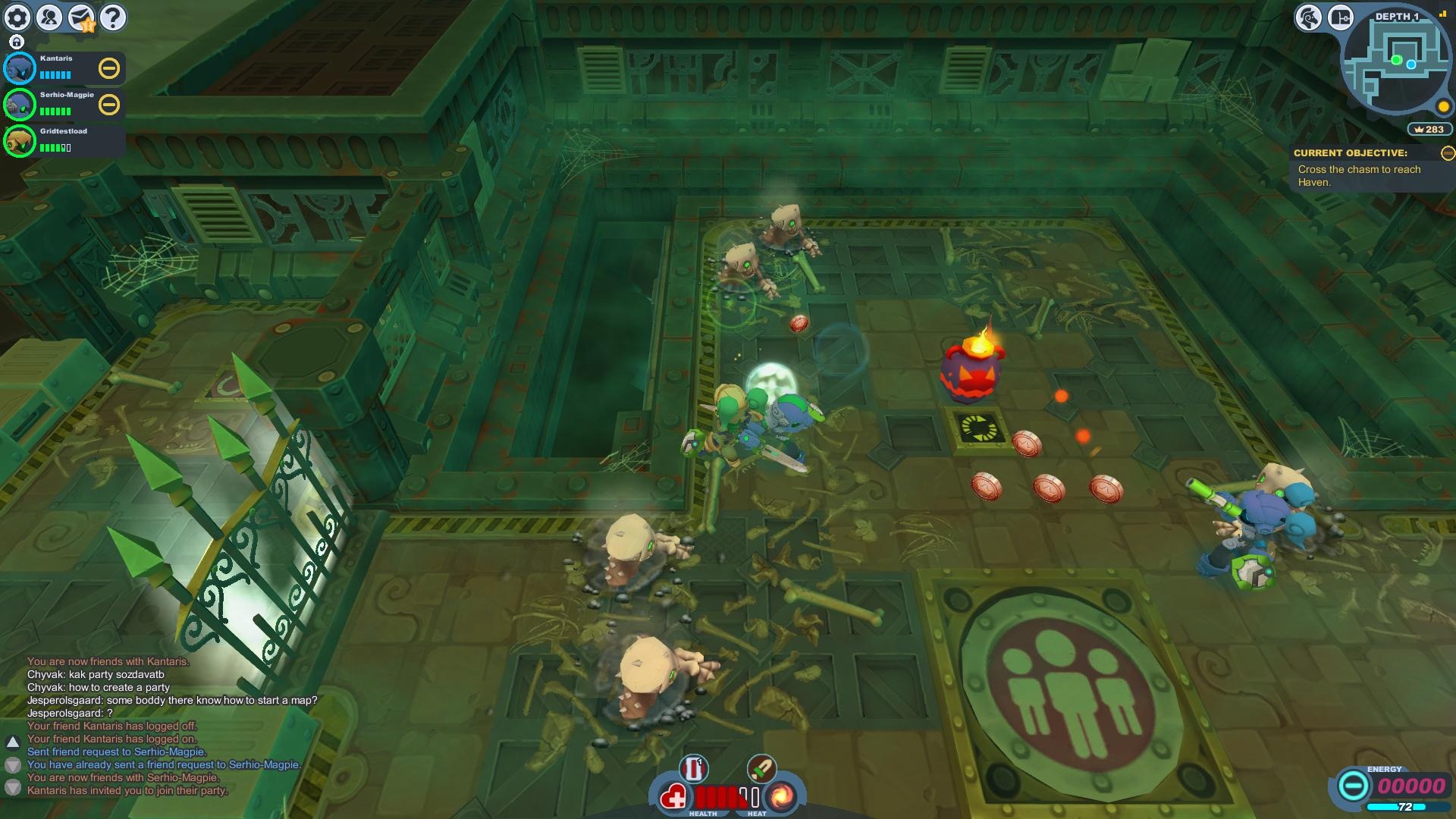Use the health capsule item slot

coord(693,769)
